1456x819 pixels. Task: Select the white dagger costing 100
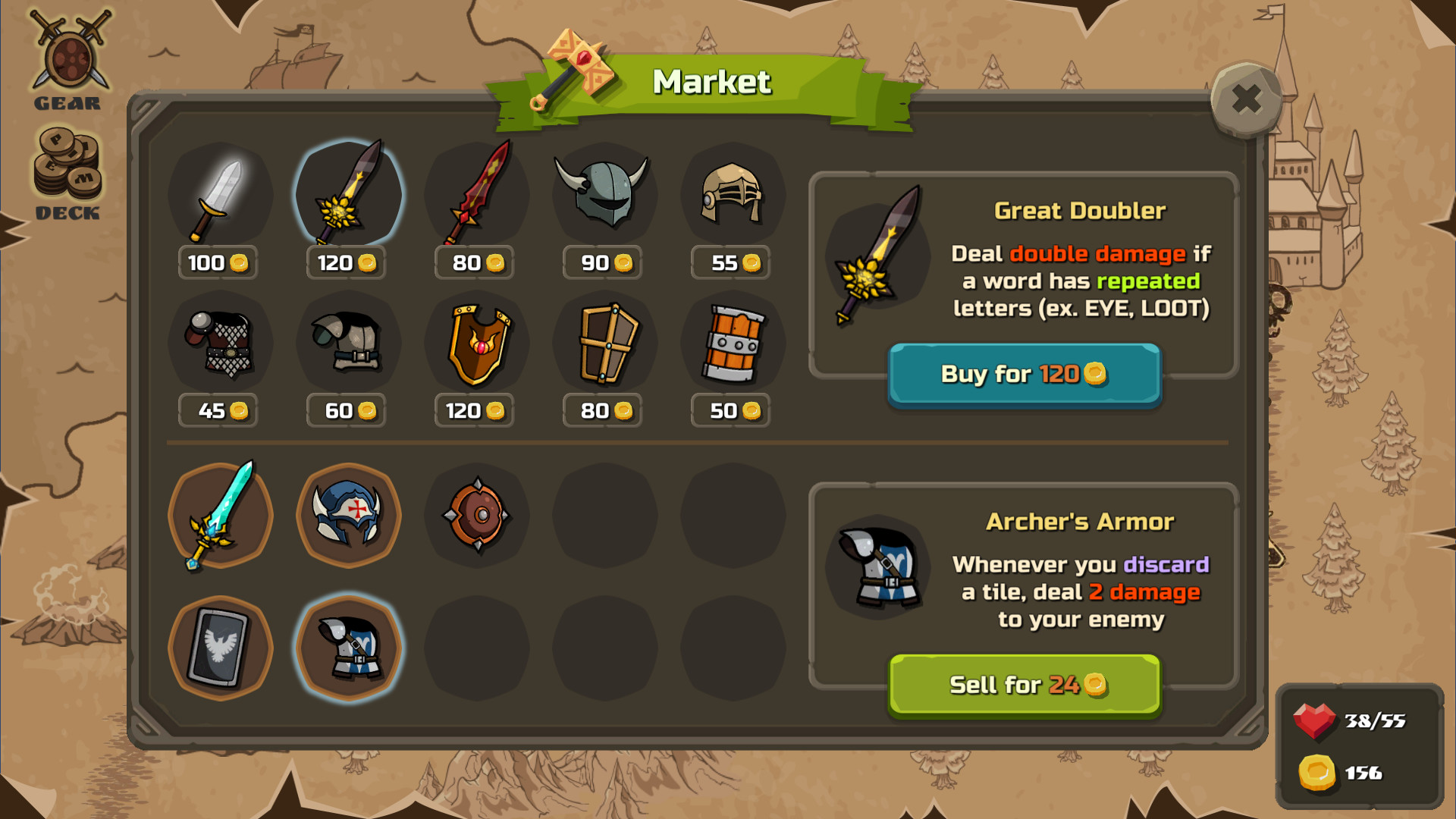220,195
